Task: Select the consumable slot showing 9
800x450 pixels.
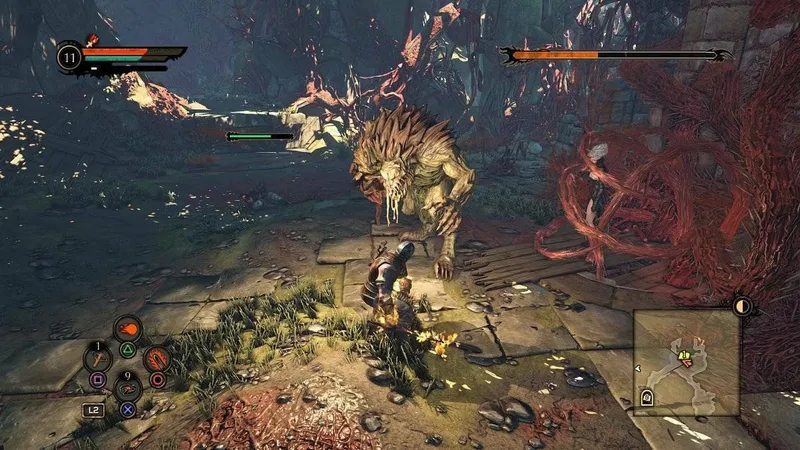Action: click(128, 386)
